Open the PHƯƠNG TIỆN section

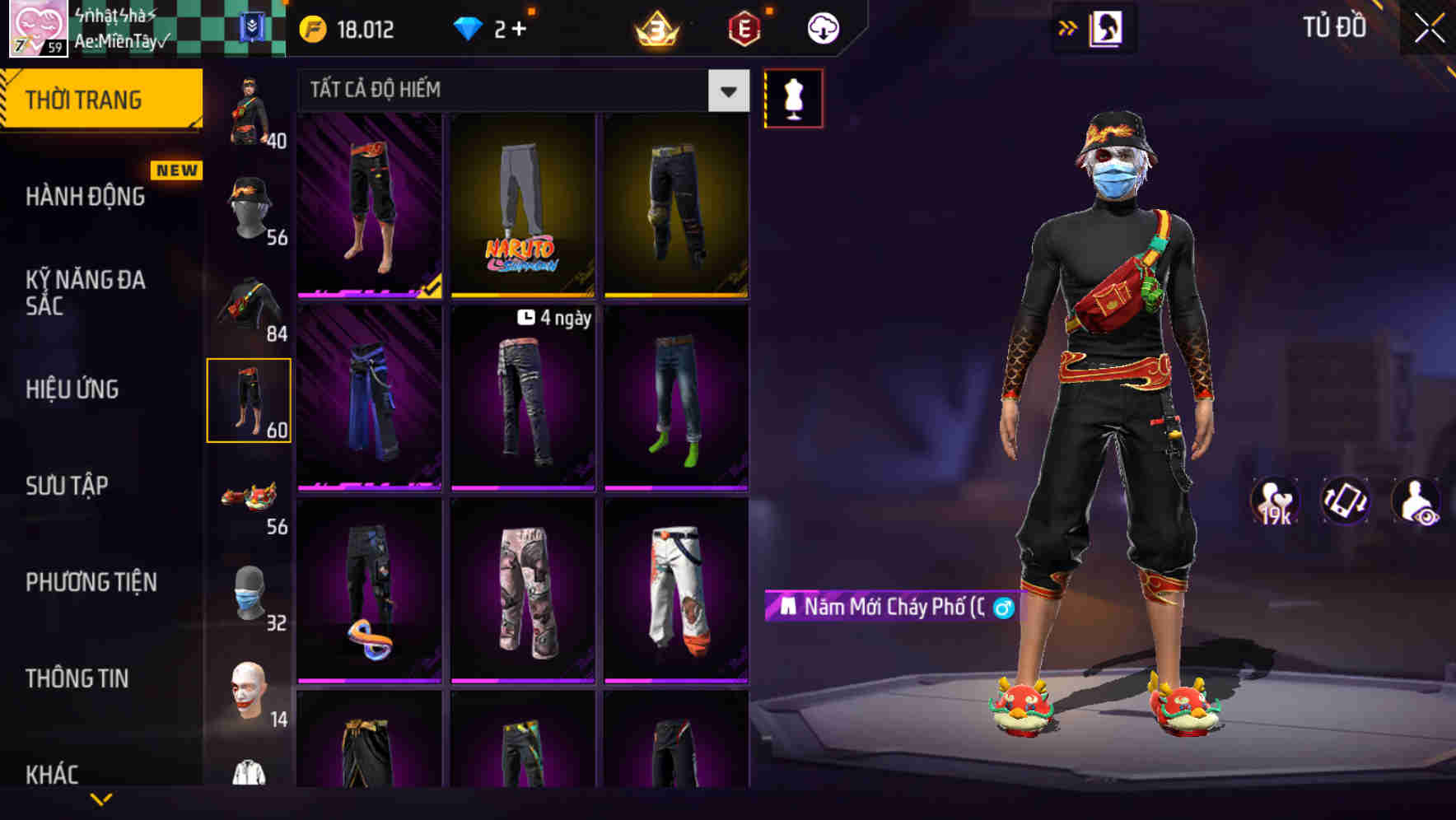pyautogui.click(x=91, y=582)
